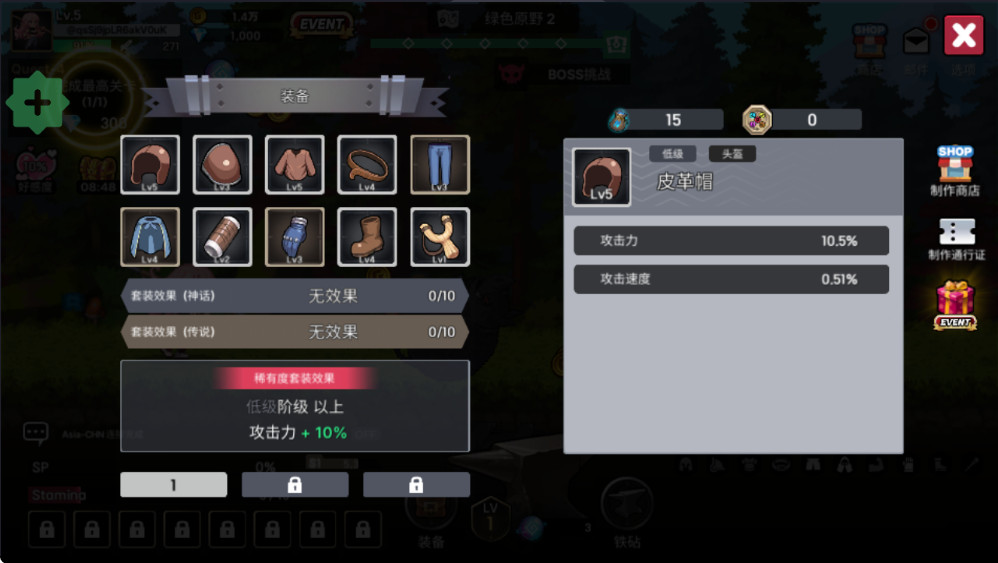Pick the Lv4 leather belt slot

click(x=367, y=165)
